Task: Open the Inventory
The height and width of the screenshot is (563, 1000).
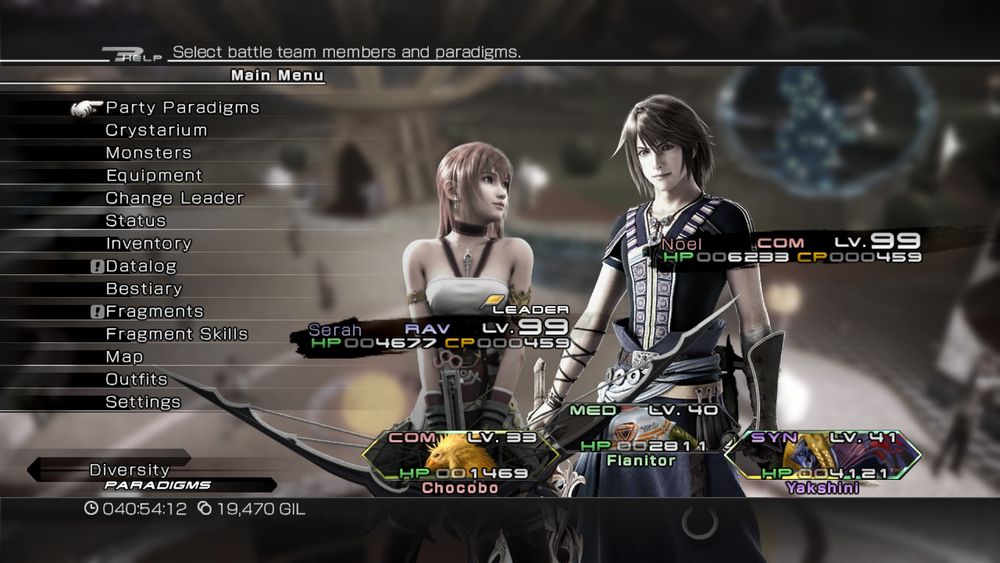Action: 148,244
